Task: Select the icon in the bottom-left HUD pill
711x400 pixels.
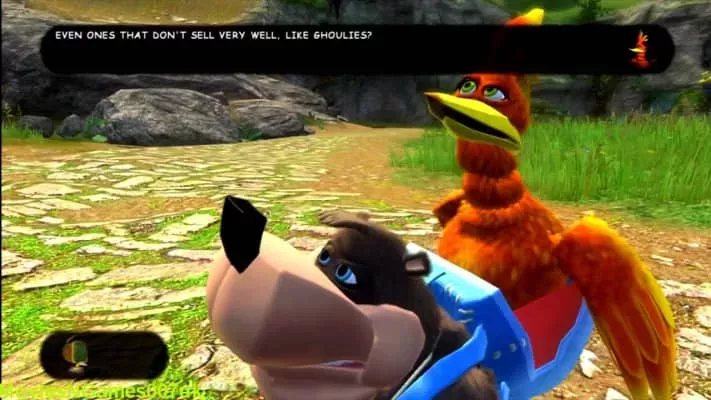Action: pyautogui.click(x=76, y=353)
